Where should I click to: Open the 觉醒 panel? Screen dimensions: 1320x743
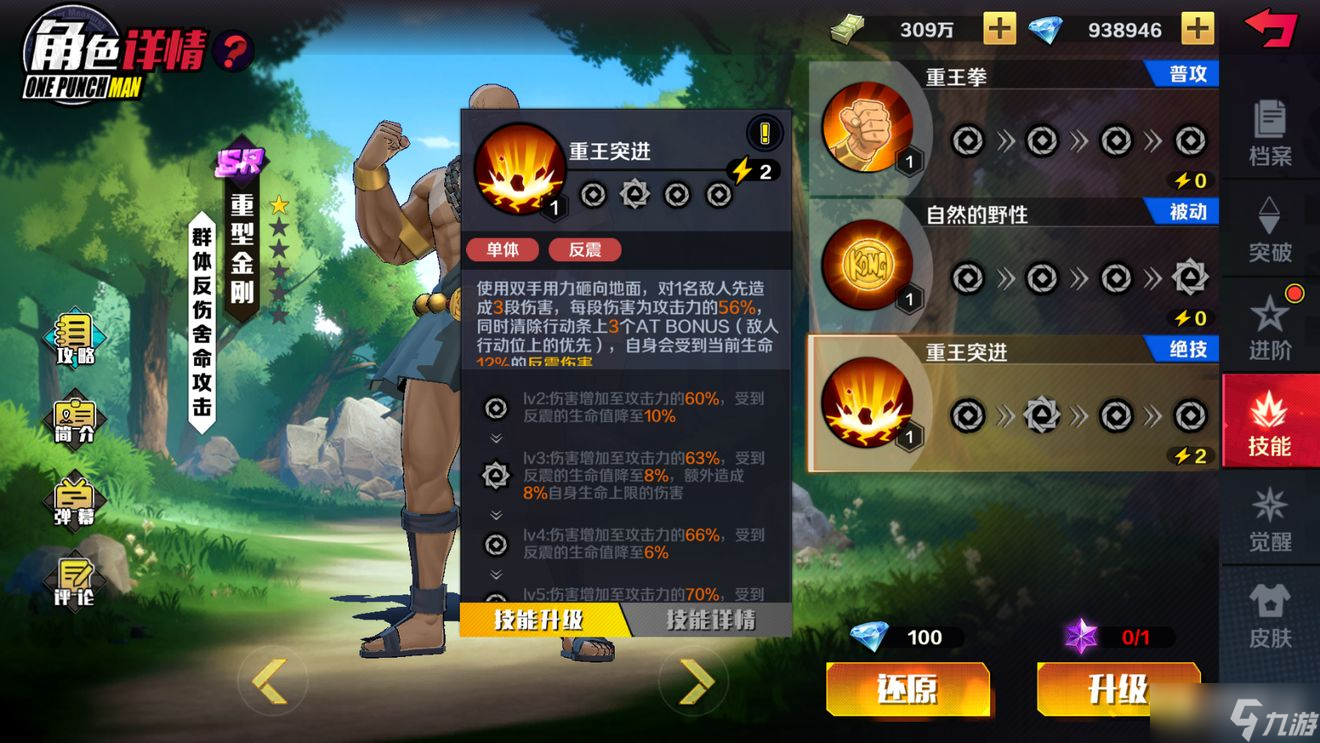[1270, 520]
